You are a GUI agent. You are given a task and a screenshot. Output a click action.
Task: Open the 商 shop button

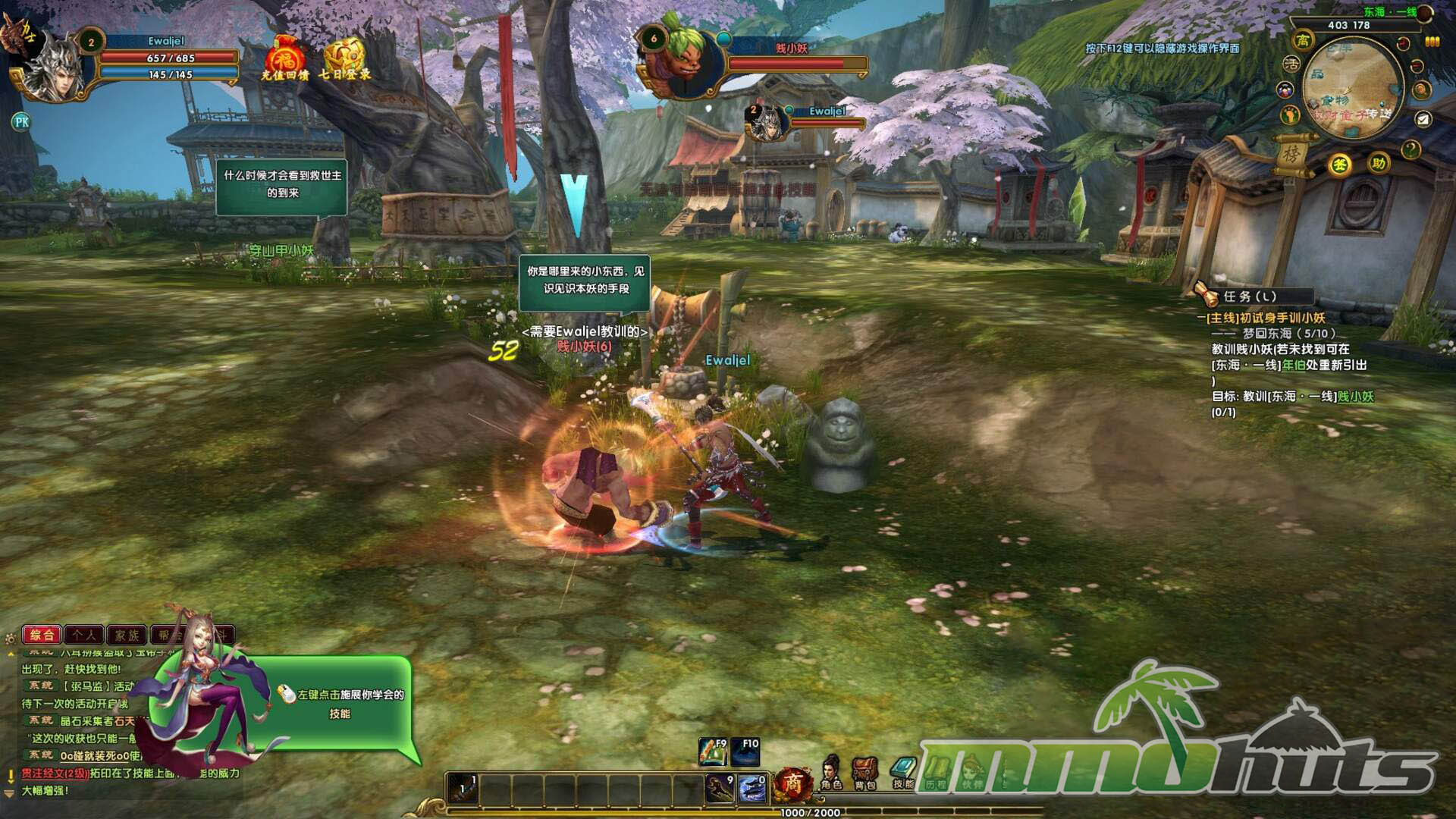(x=792, y=783)
